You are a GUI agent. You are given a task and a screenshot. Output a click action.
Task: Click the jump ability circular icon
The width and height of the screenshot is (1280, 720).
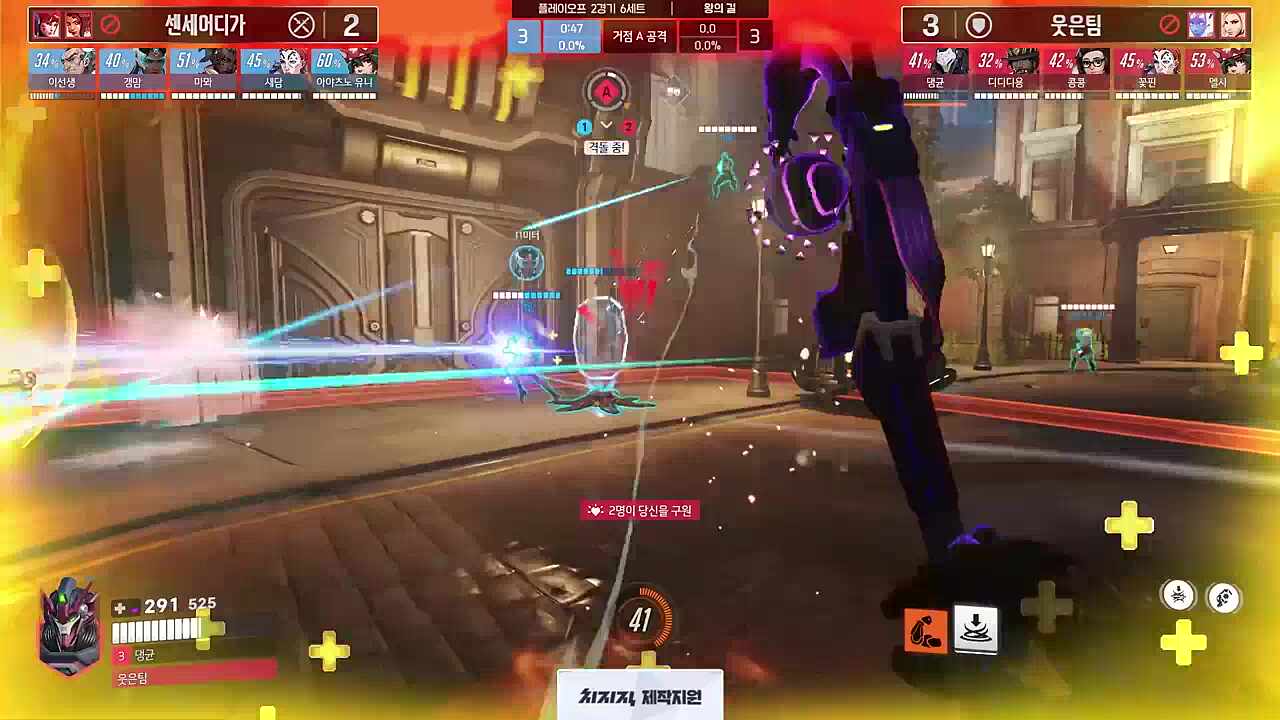click(x=1222, y=595)
